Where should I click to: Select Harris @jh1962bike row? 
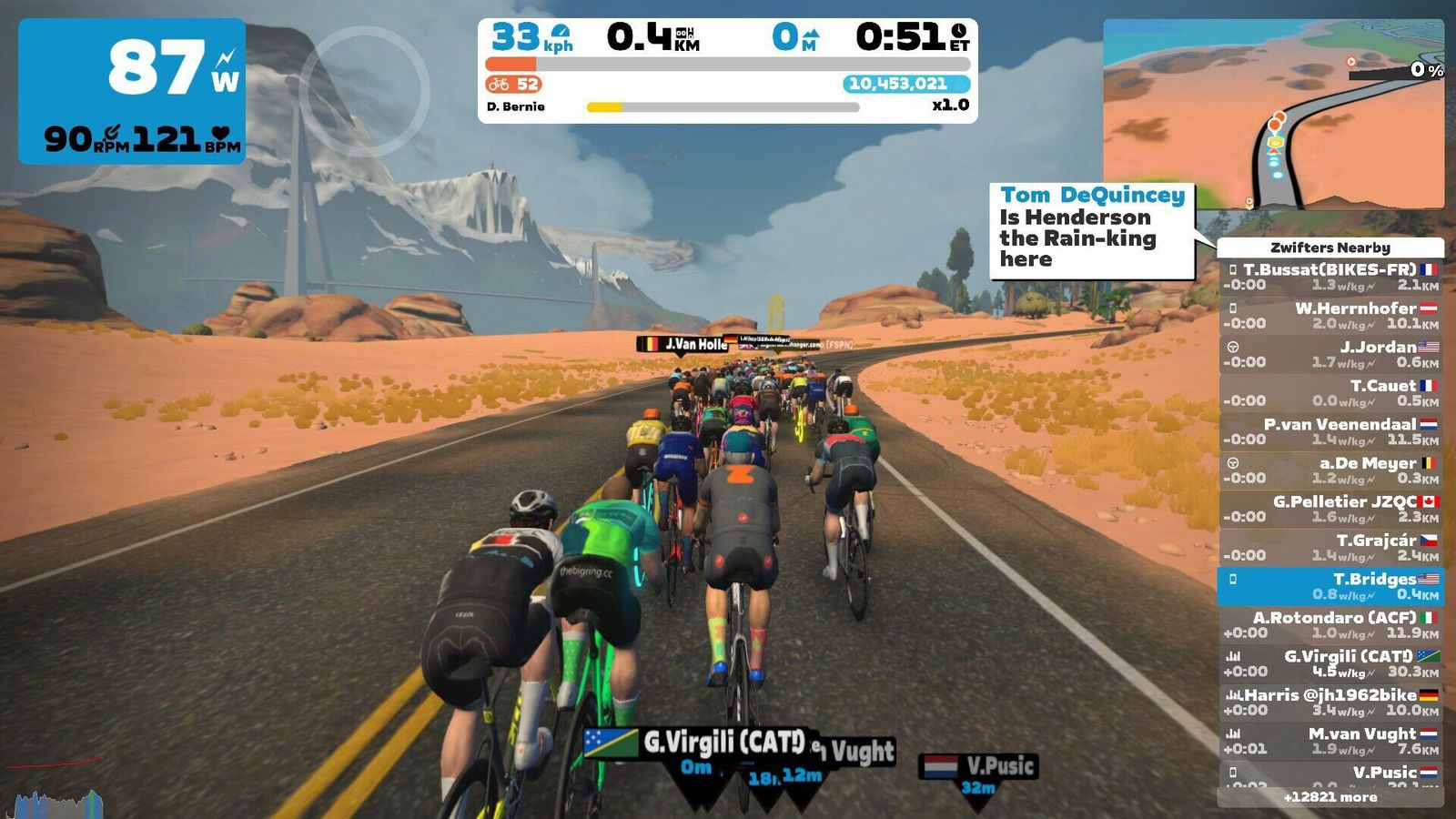pos(1330,702)
